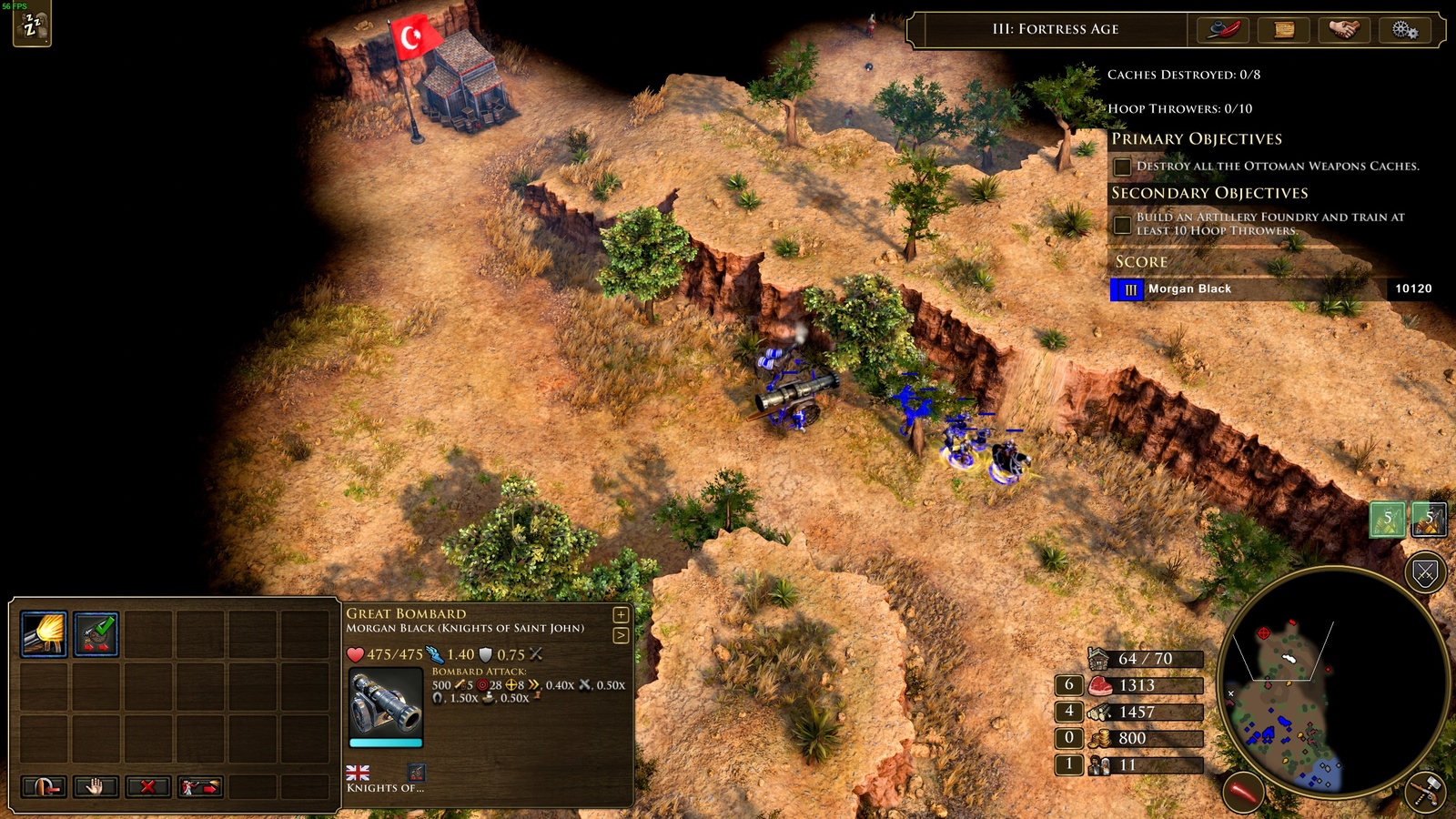
Task: Click the idle villager icon in top-left corner
Action: point(34,25)
